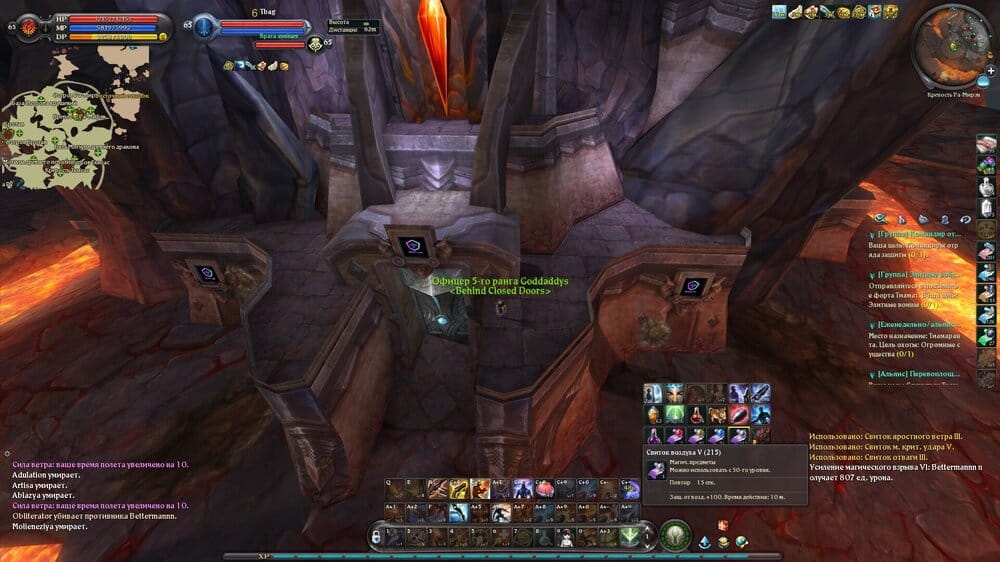Screen dimensions: 1000x562
Task: Click the round green emblem button
Action: pyautogui.click(x=675, y=536)
